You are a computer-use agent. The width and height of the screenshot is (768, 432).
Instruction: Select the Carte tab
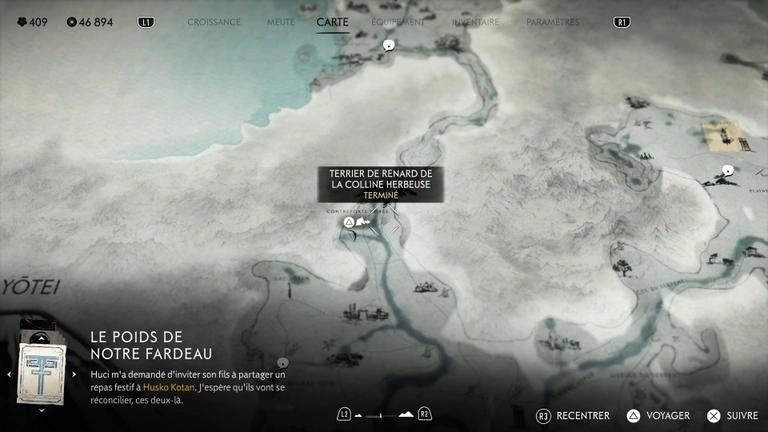(332, 22)
